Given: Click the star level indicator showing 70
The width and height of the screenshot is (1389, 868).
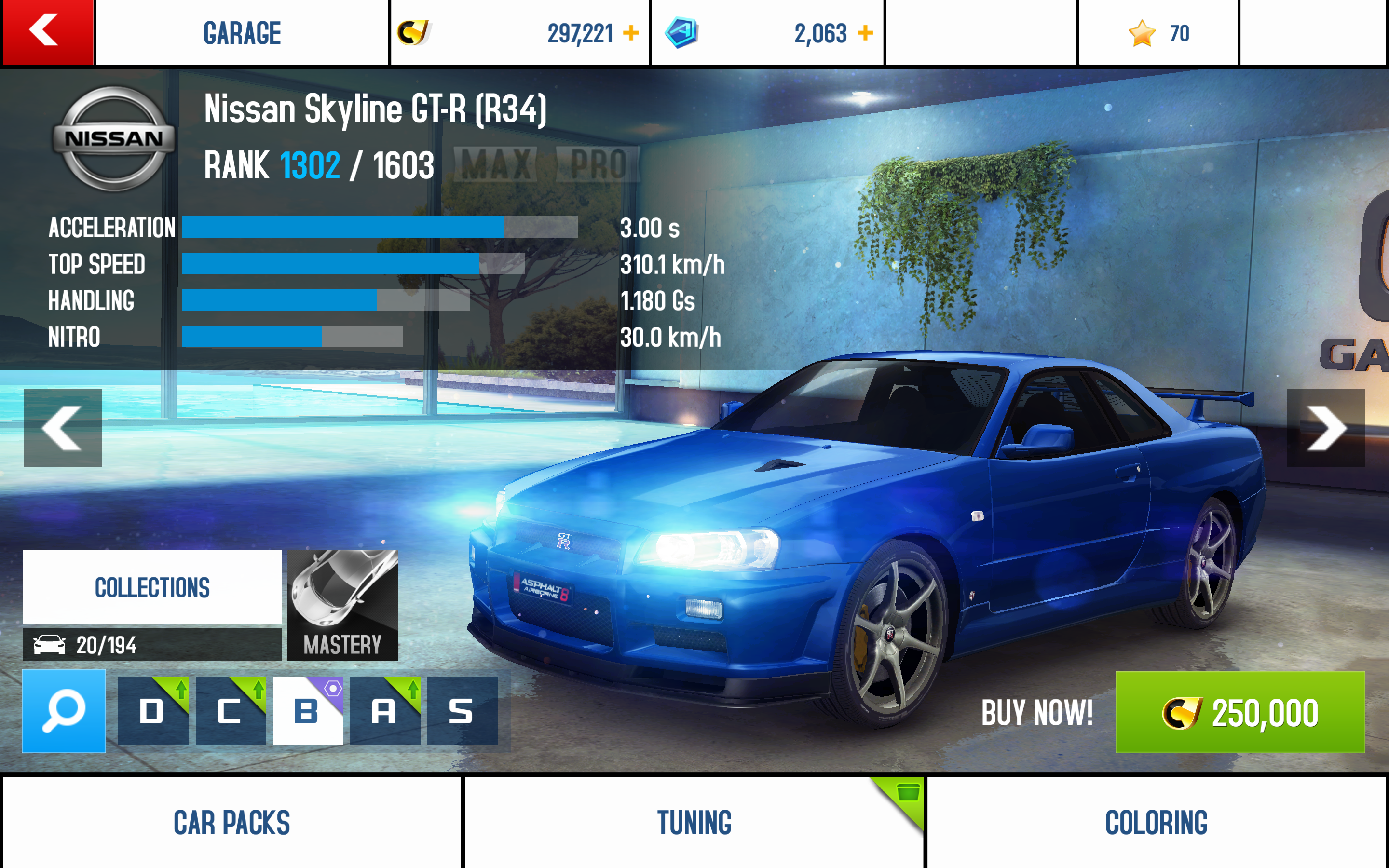Looking at the screenshot, I should pyautogui.click(x=1158, y=33).
